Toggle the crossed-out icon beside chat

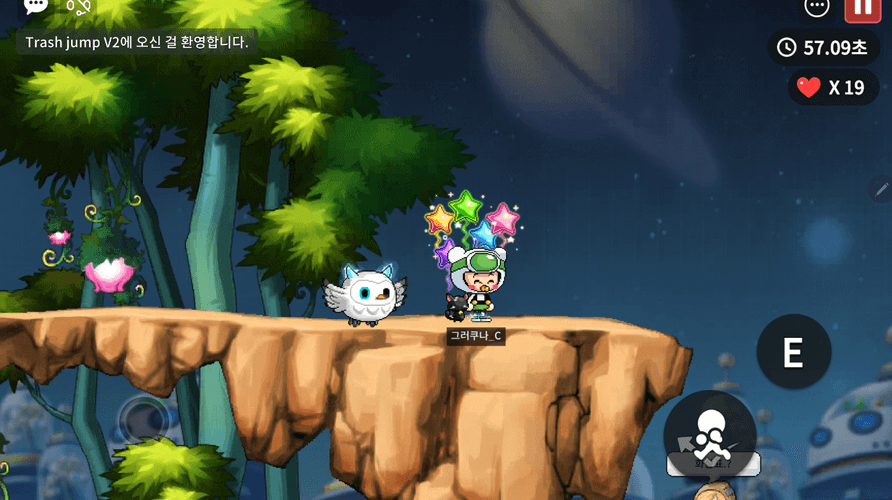coord(78,7)
